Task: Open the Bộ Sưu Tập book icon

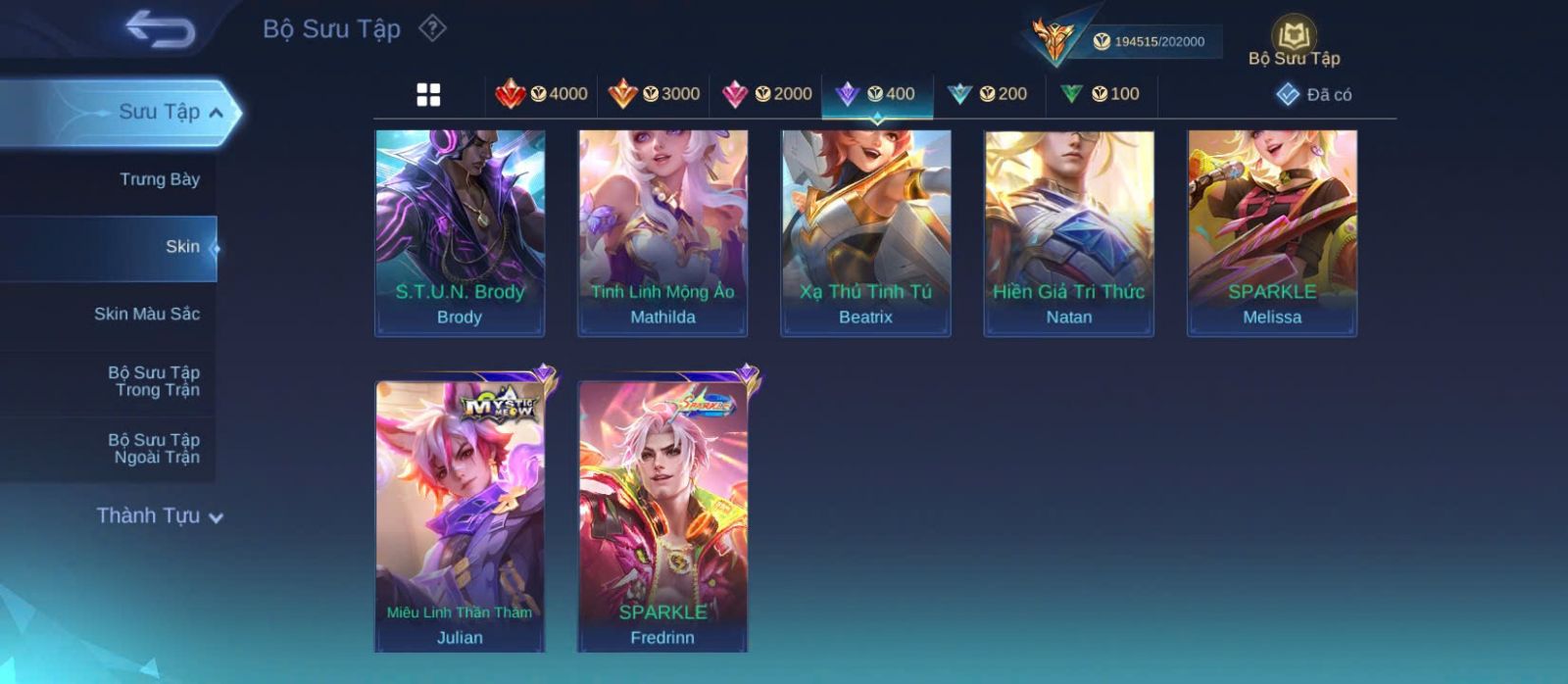Action: pos(1294,37)
